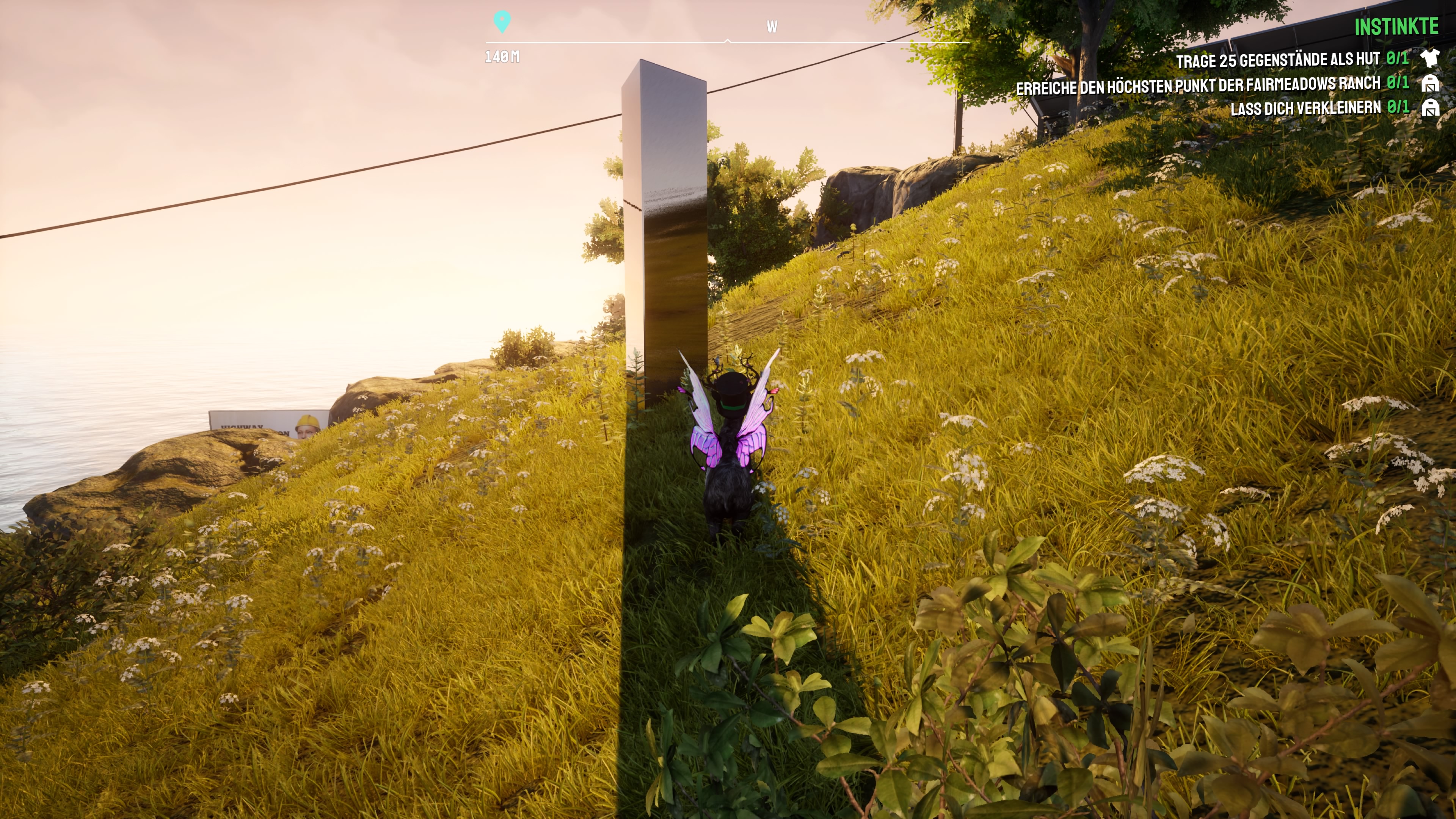Select the barn icon beside the Fairmeadows Ranch objective

pos(1431,84)
